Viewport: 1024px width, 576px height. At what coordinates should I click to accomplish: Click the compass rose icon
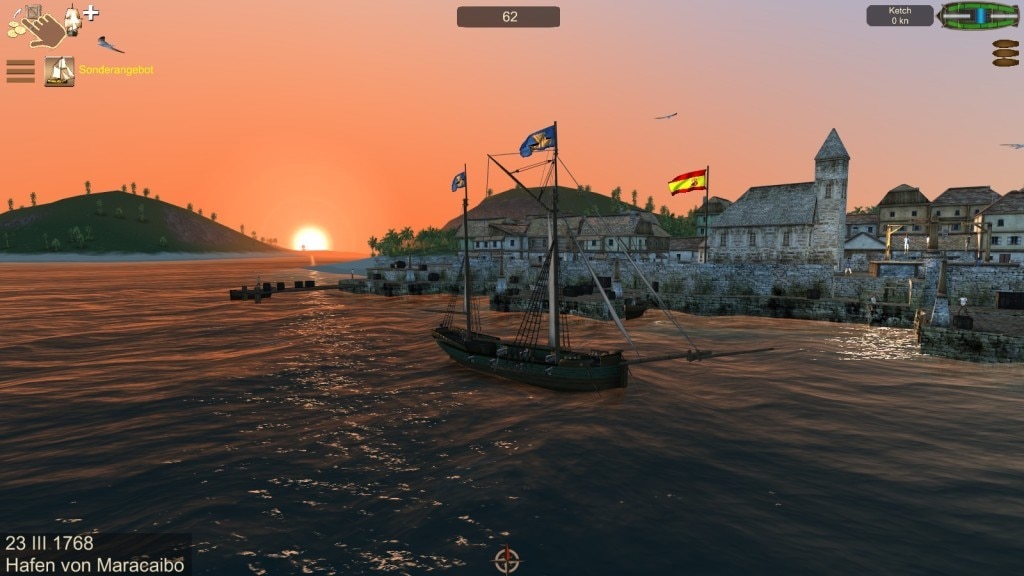[x=507, y=559]
